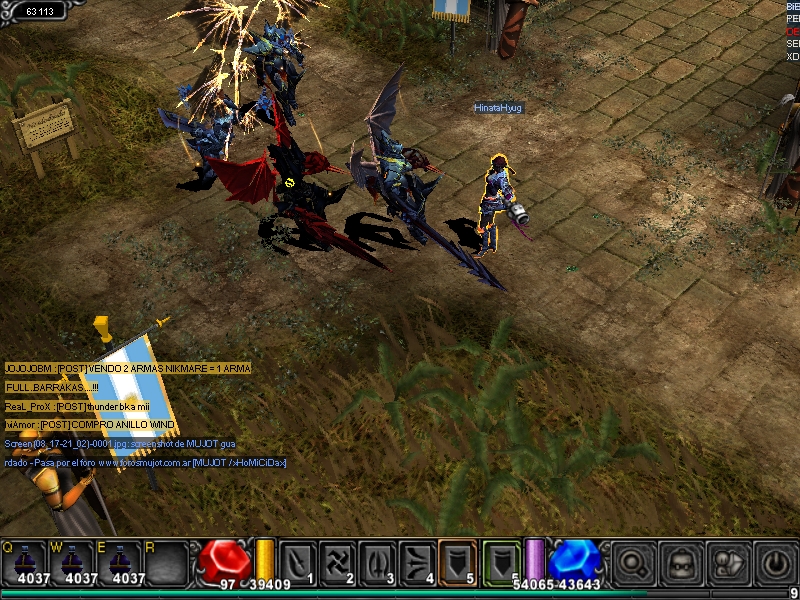Activate skill slot number 4
The width and height of the screenshot is (800, 600).
pyautogui.click(x=418, y=562)
